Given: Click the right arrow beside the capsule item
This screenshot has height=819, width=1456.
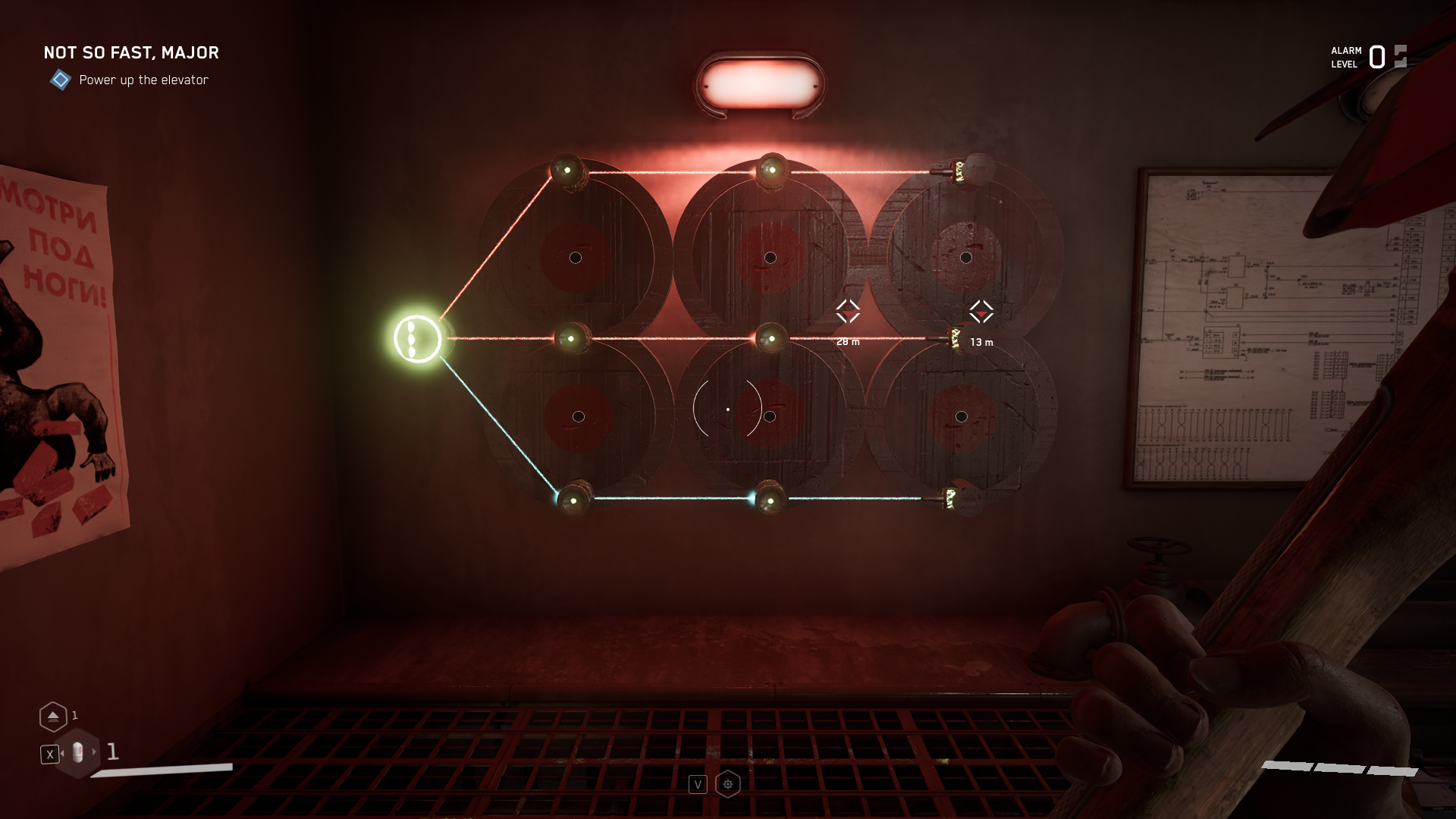Looking at the screenshot, I should [x=94, y=754].
